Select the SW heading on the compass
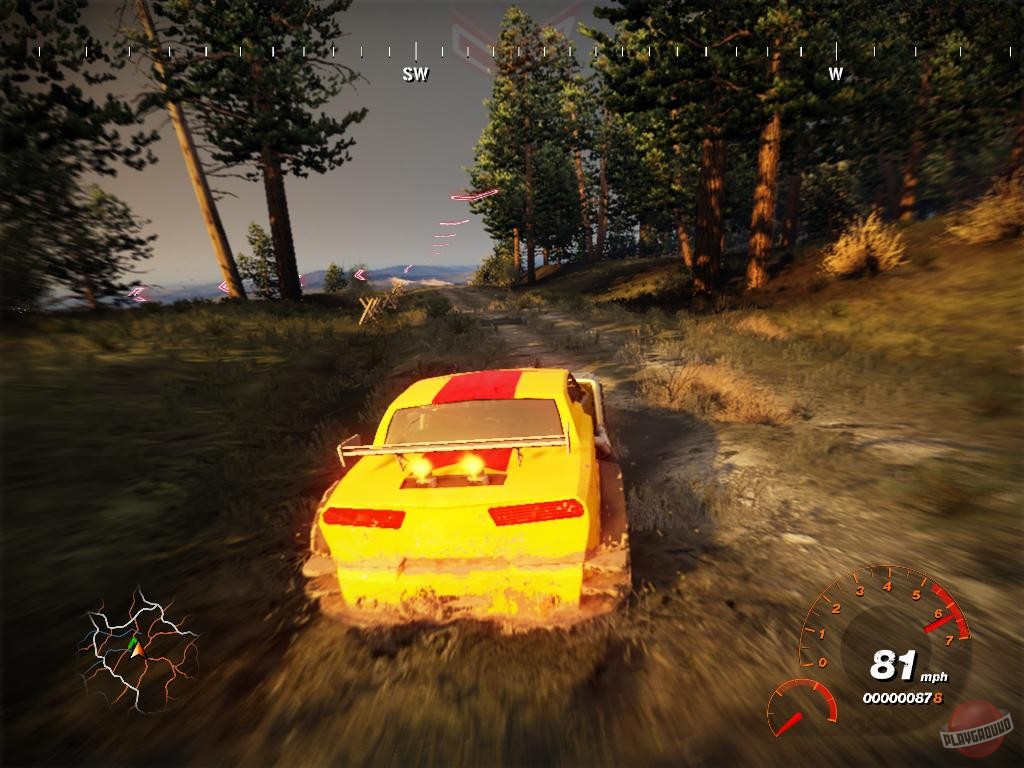The image size is (1024, 768). [415, 74]
